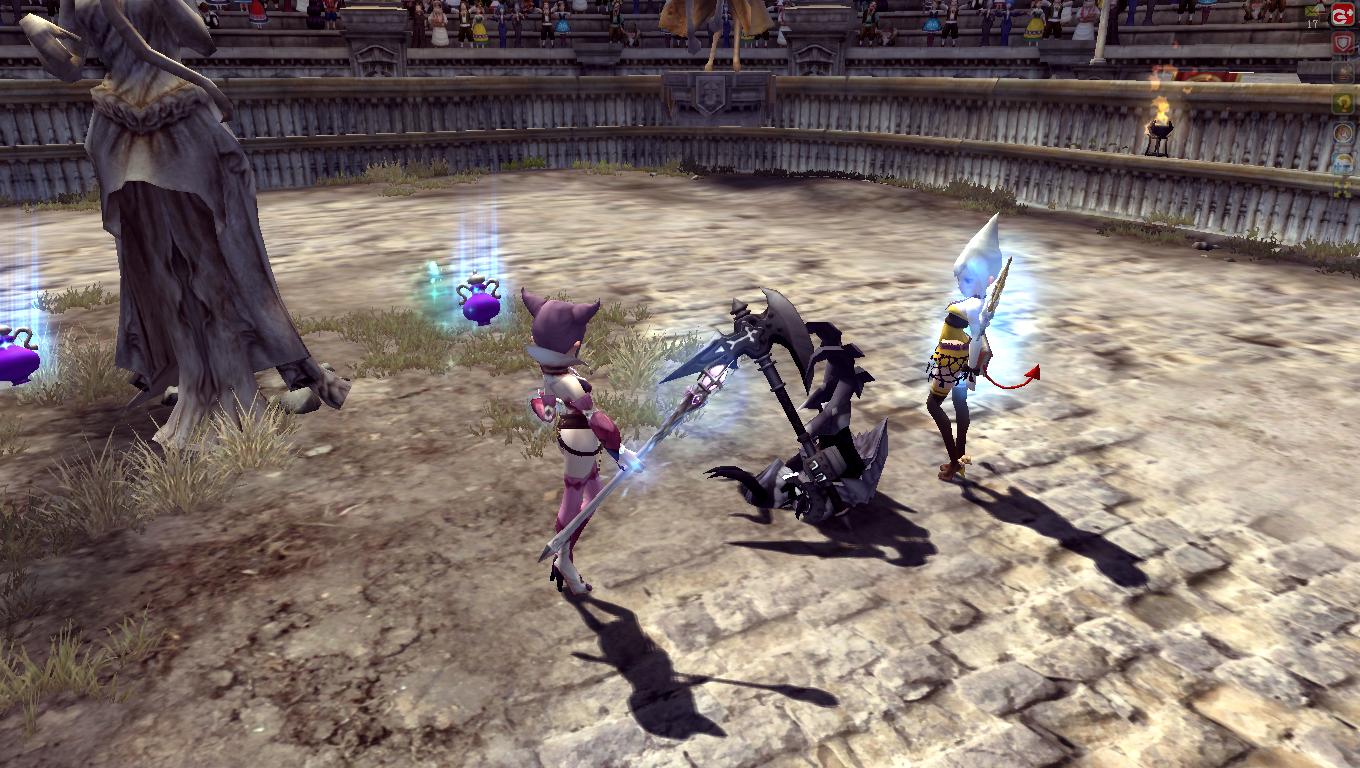Open the red shield icon
Image resolution: width=1360 pixels, height=768 pixels.
pyautogui.click(x=1343, y=44)
